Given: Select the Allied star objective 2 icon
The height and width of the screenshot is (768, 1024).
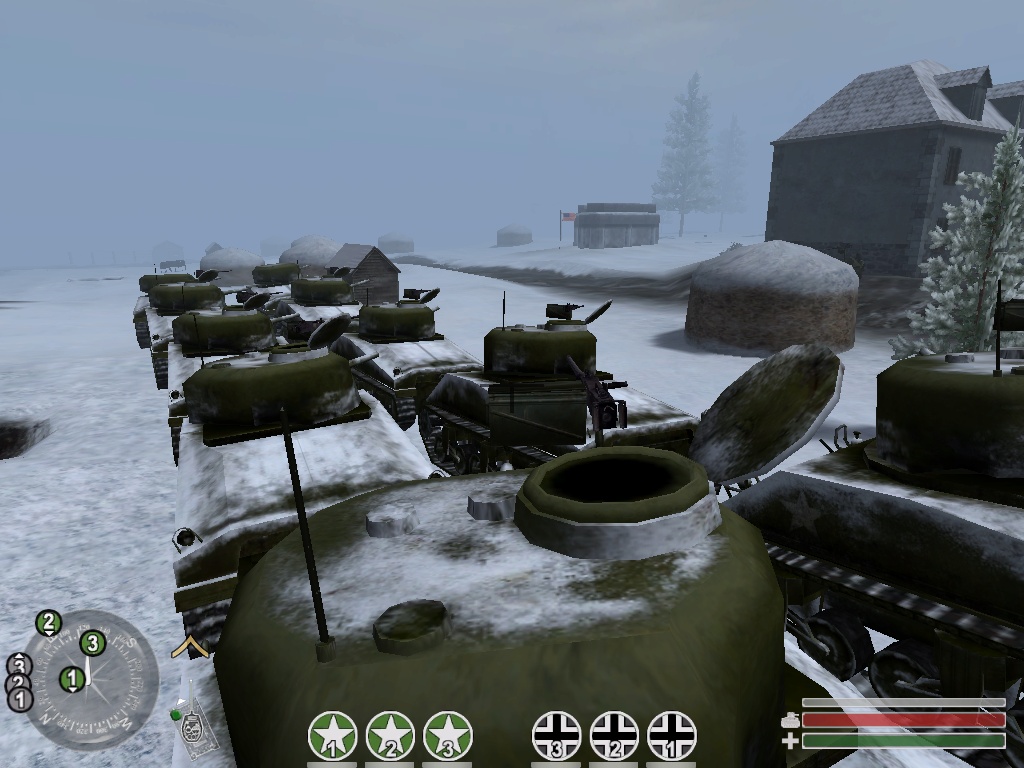Looking at the screenshot, I should click(x=391, y=736).
